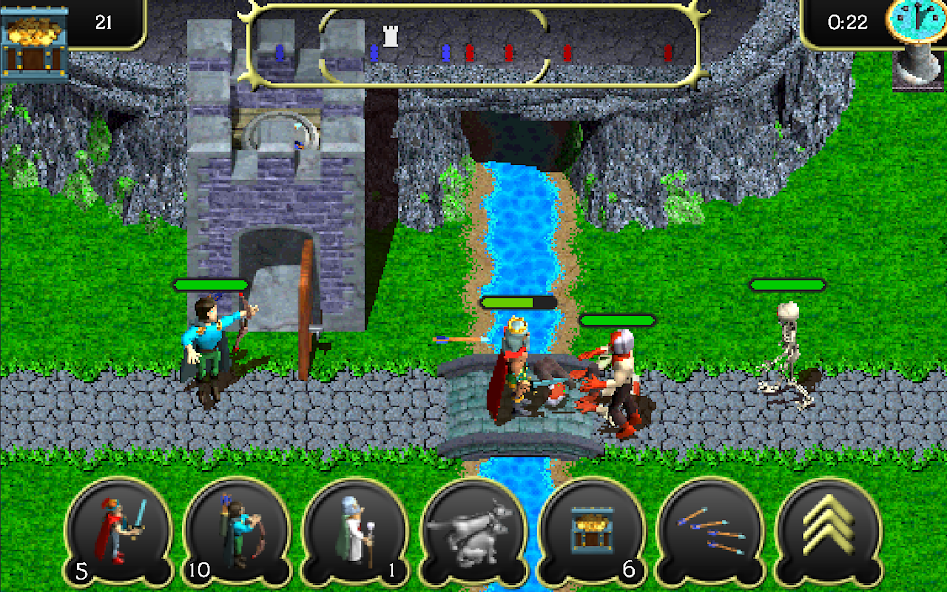Summon the red-caped swordsman unit

tap(119, 531)
